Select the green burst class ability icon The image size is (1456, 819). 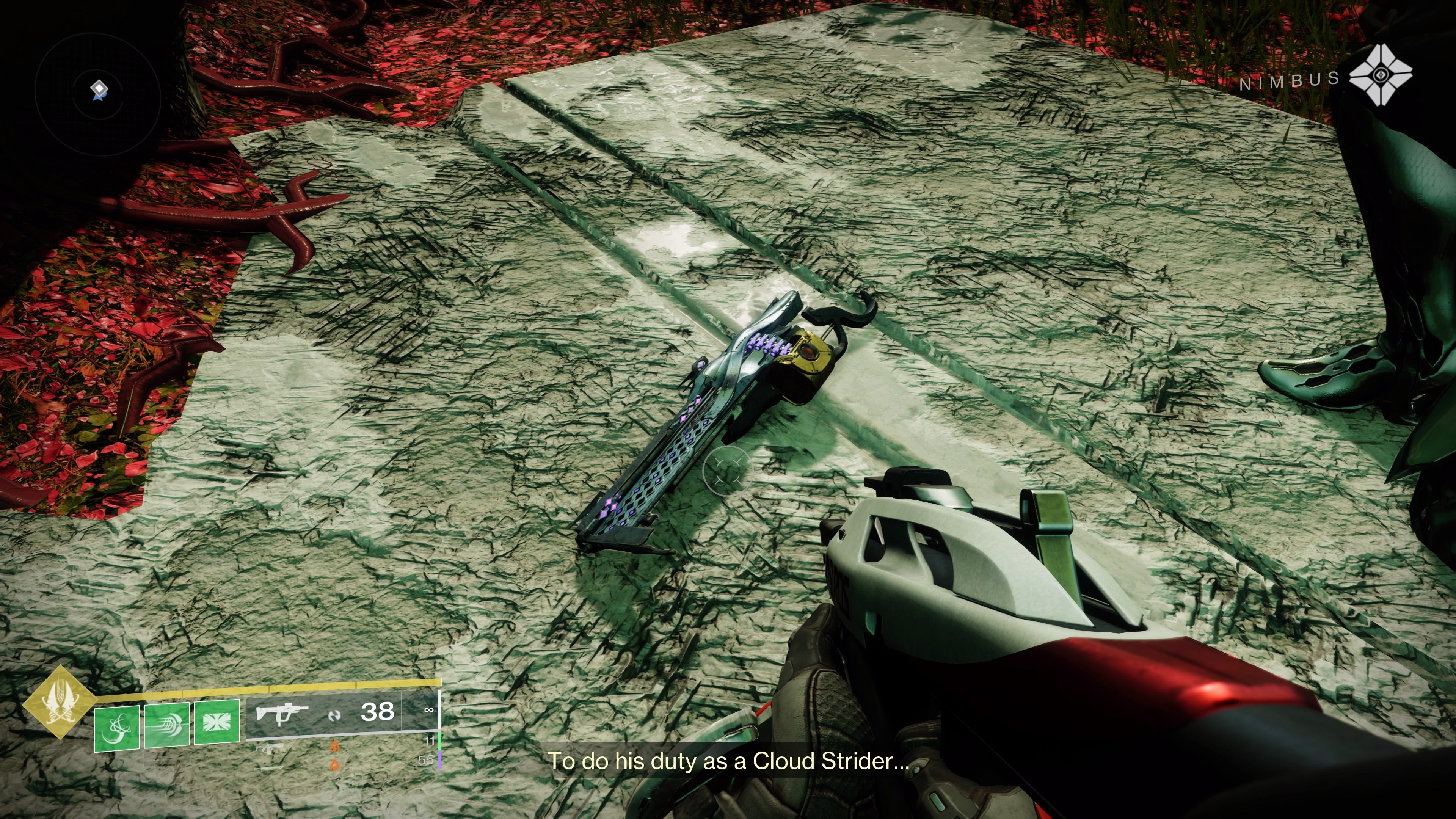tap(217, 722)
